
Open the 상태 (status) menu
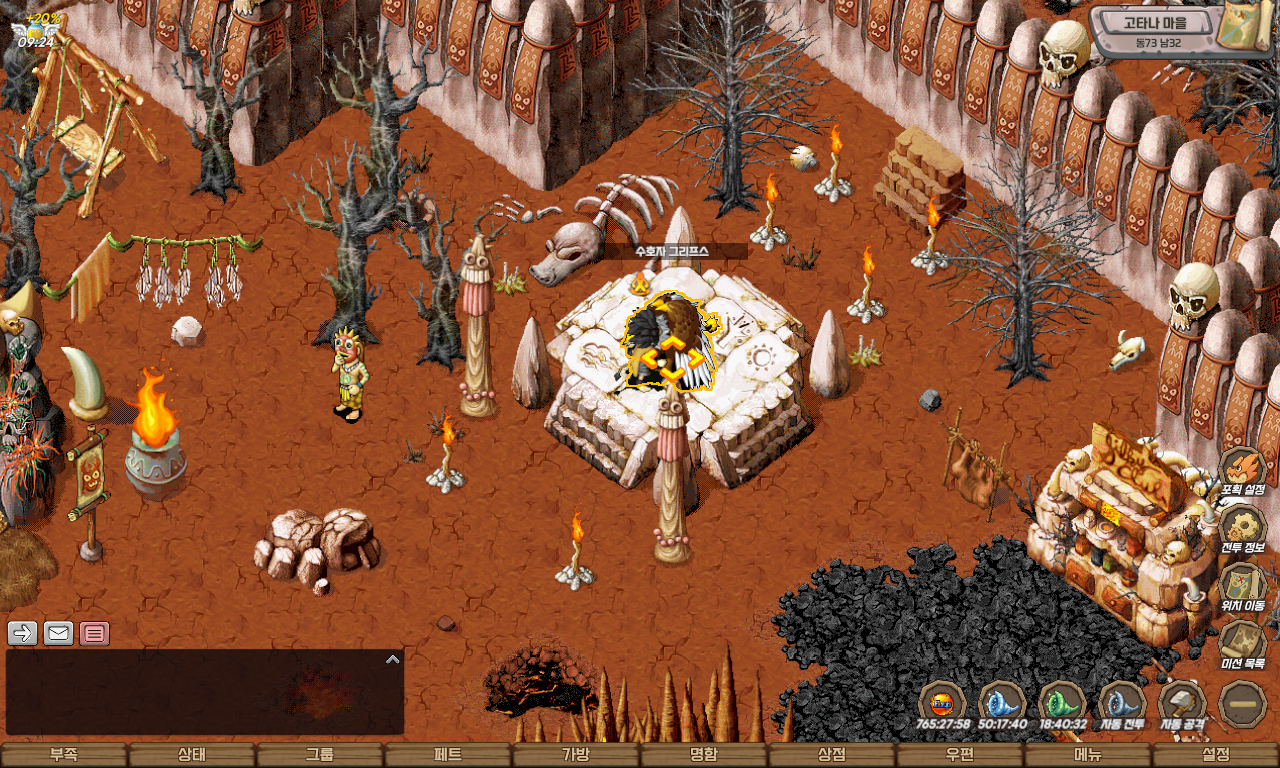pos(192,755)
